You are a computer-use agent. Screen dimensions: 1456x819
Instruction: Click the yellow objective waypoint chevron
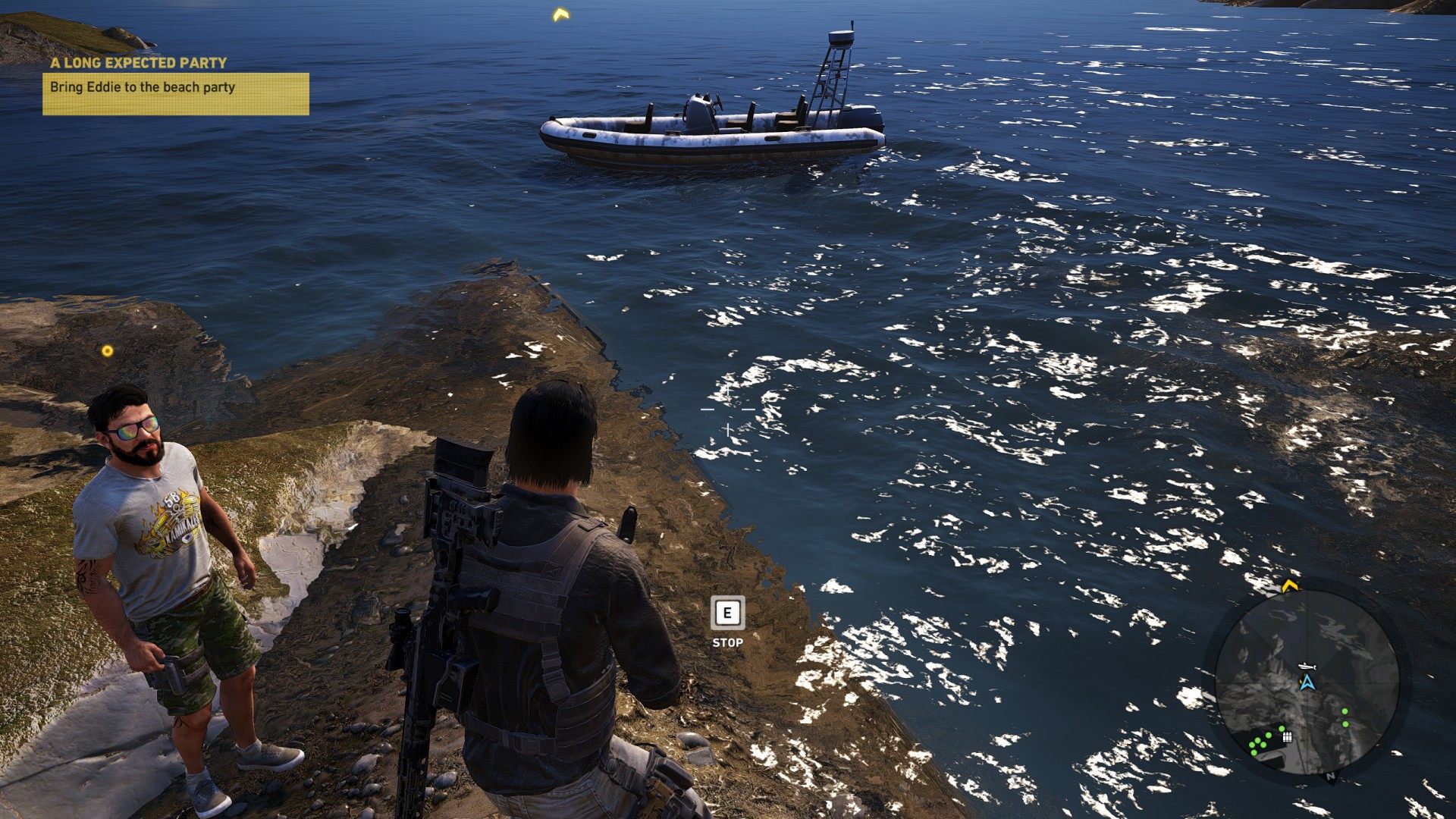560,14
